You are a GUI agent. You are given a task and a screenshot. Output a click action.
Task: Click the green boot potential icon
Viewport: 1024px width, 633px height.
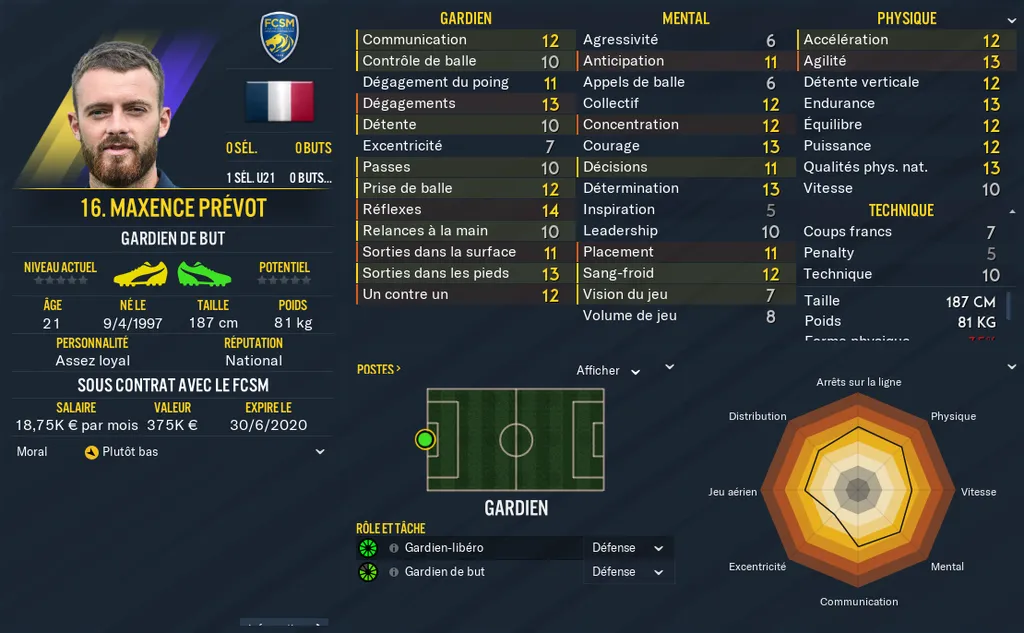pyautogui.click(x=204, y=274)
